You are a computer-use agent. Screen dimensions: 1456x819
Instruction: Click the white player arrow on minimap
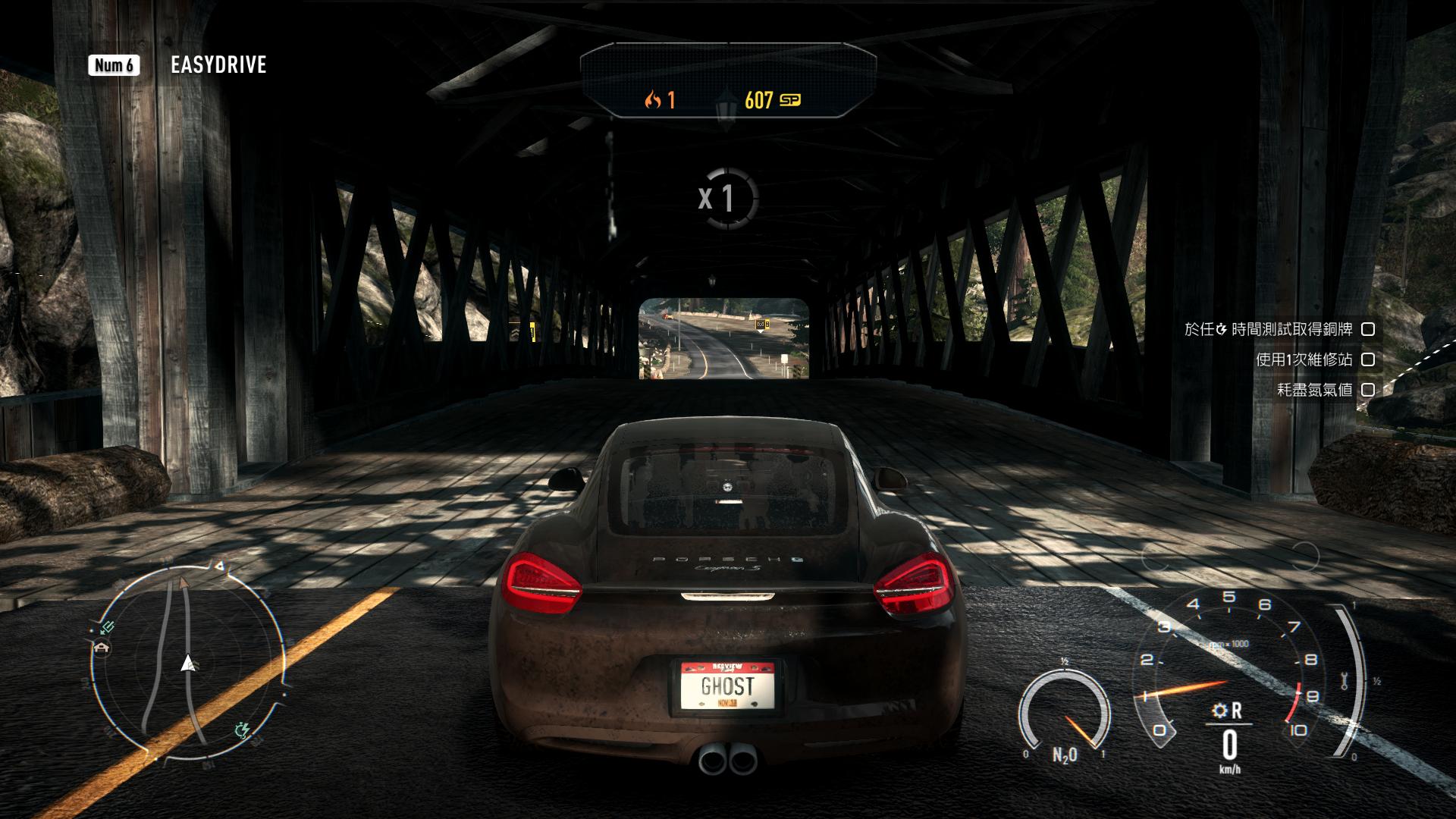pyautogui.click(x=187, y=664)
